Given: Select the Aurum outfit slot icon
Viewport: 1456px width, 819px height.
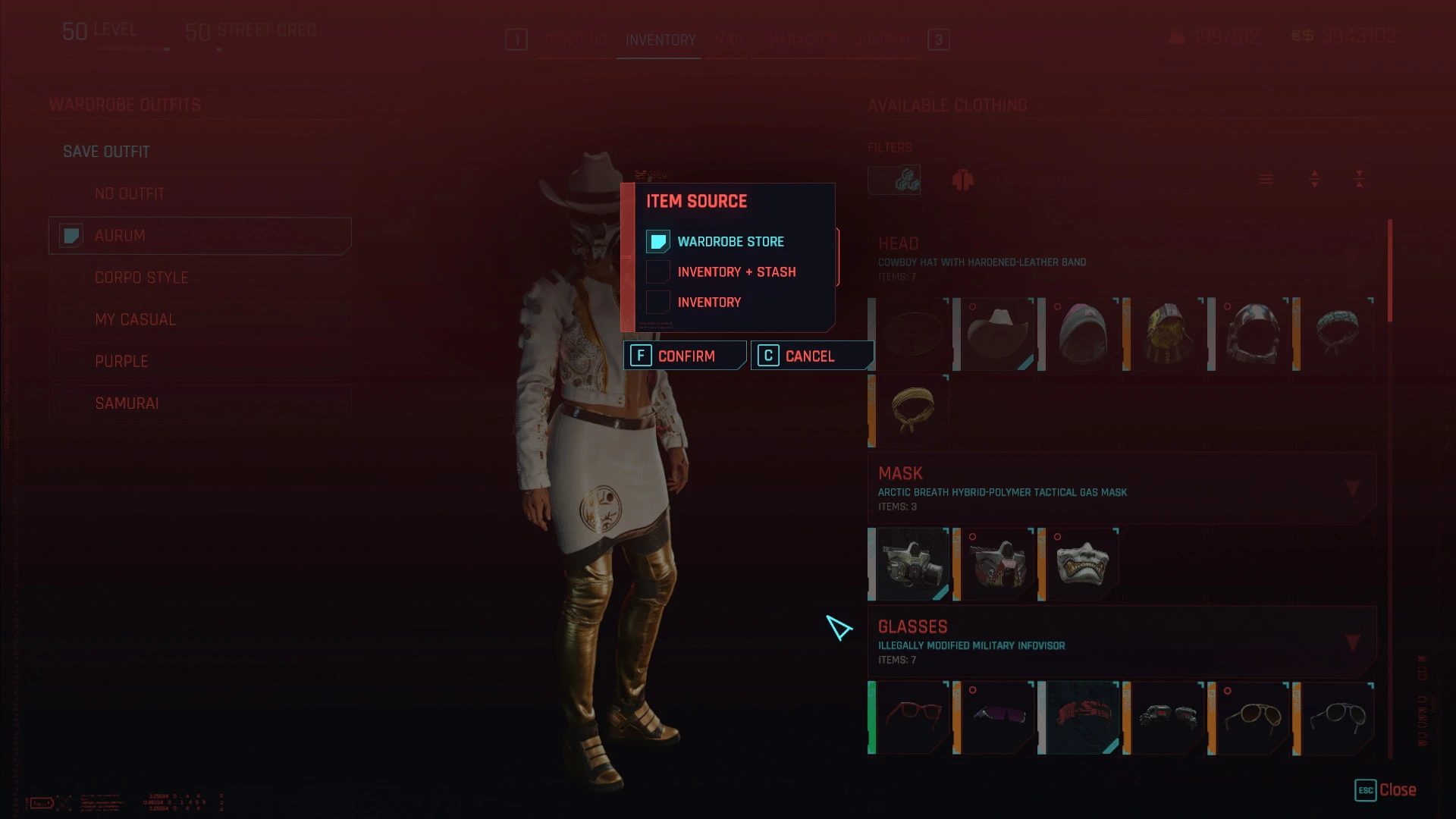Looking at the screenshot, I should (x=71, y=236).
